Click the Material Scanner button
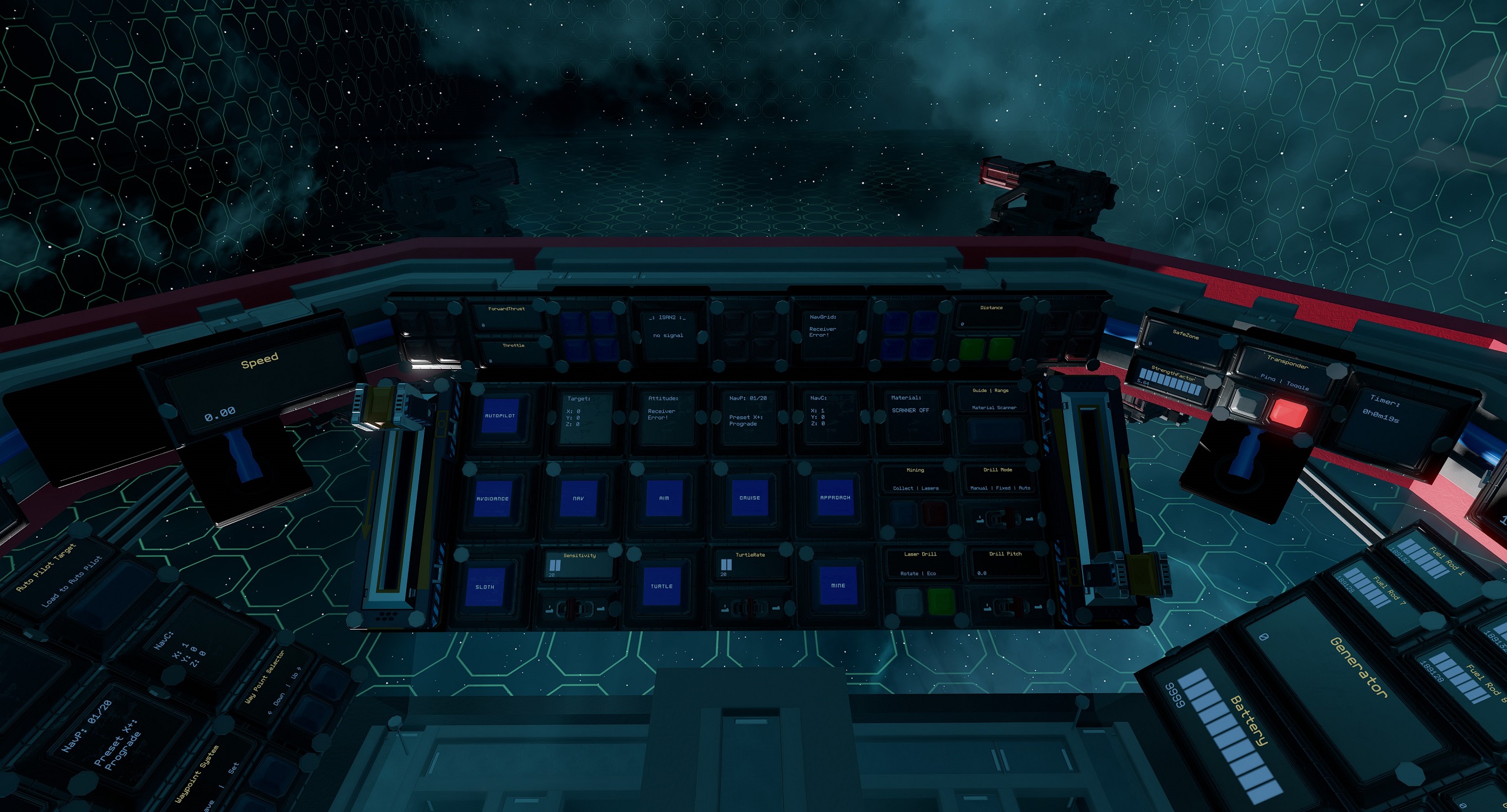Image resolution: width=1507 pixels, height=812 pixels. point(994,431)
